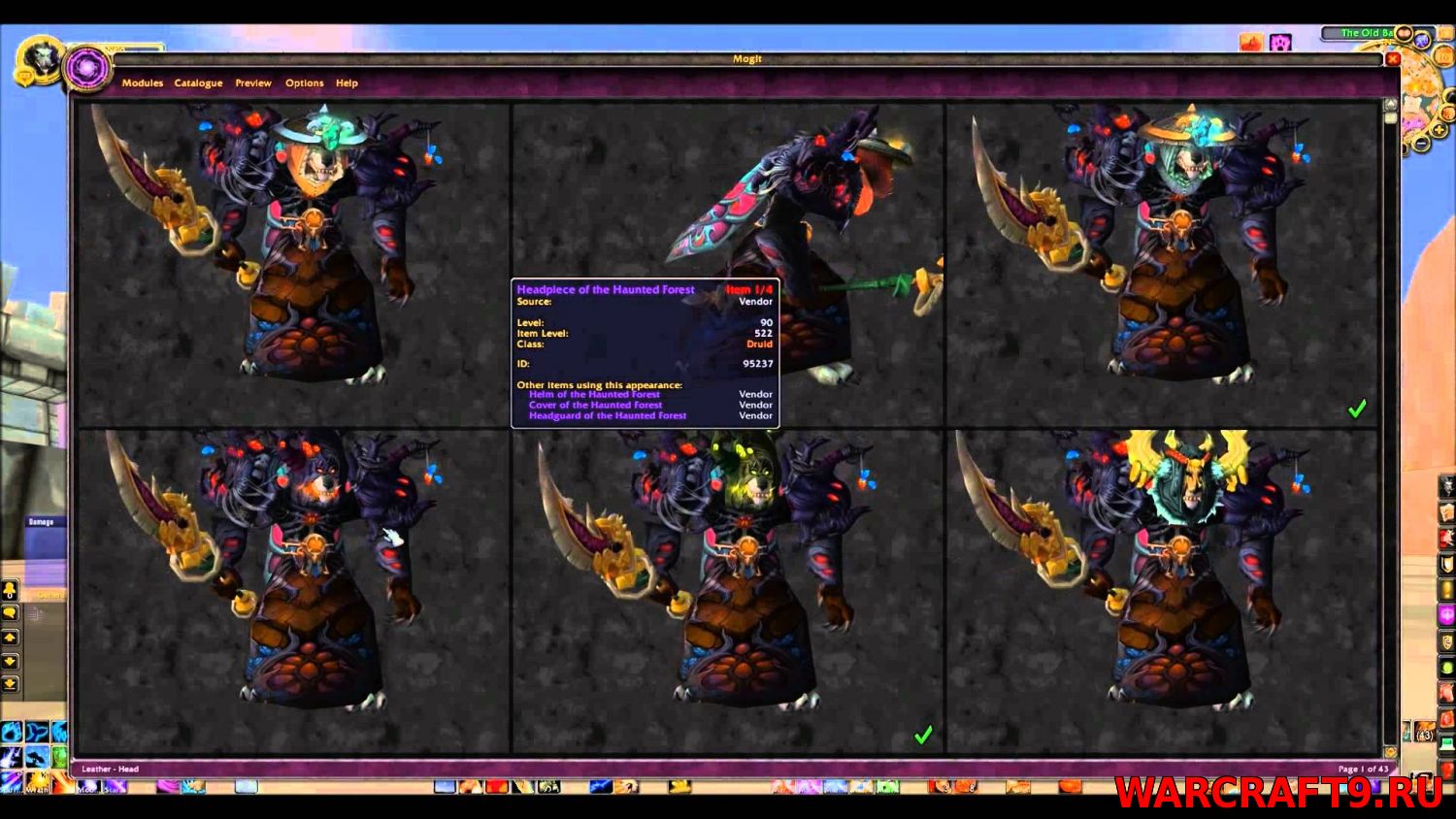The width and height of the screenshot is (1456, 819).
Task: Click the Cover of the Haunted Forest link
Action: click(x=595, y=405)
